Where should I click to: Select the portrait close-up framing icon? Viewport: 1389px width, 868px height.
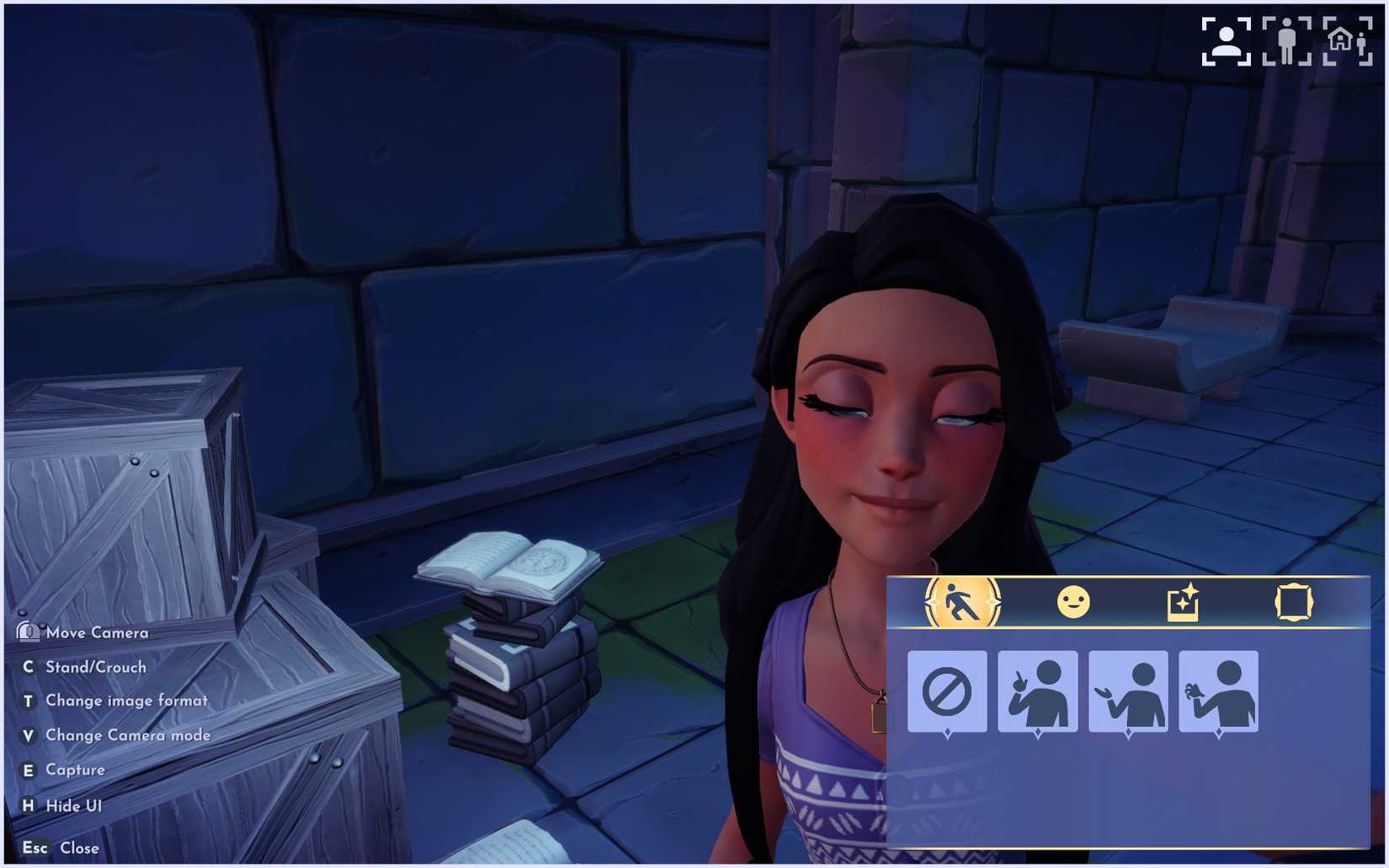tap(1225, 37)
